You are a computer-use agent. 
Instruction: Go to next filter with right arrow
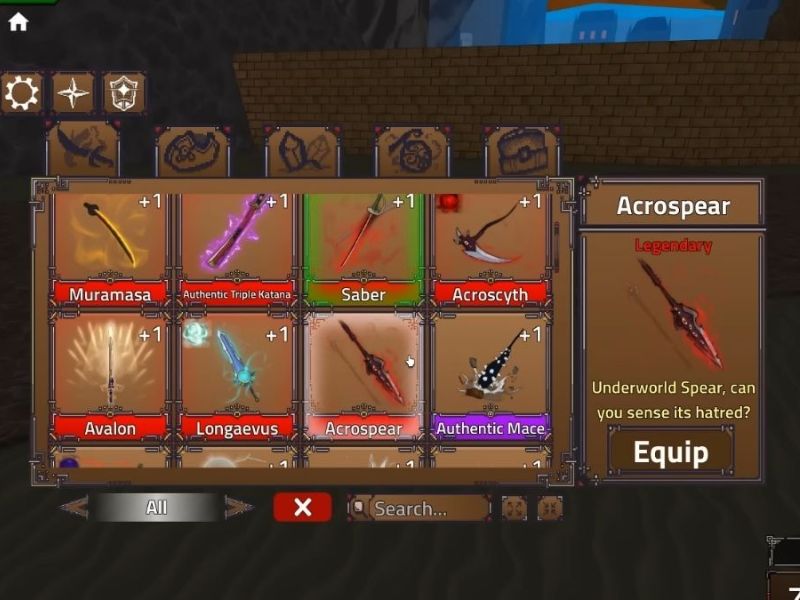pyautogui.click(x=238, y=507)
